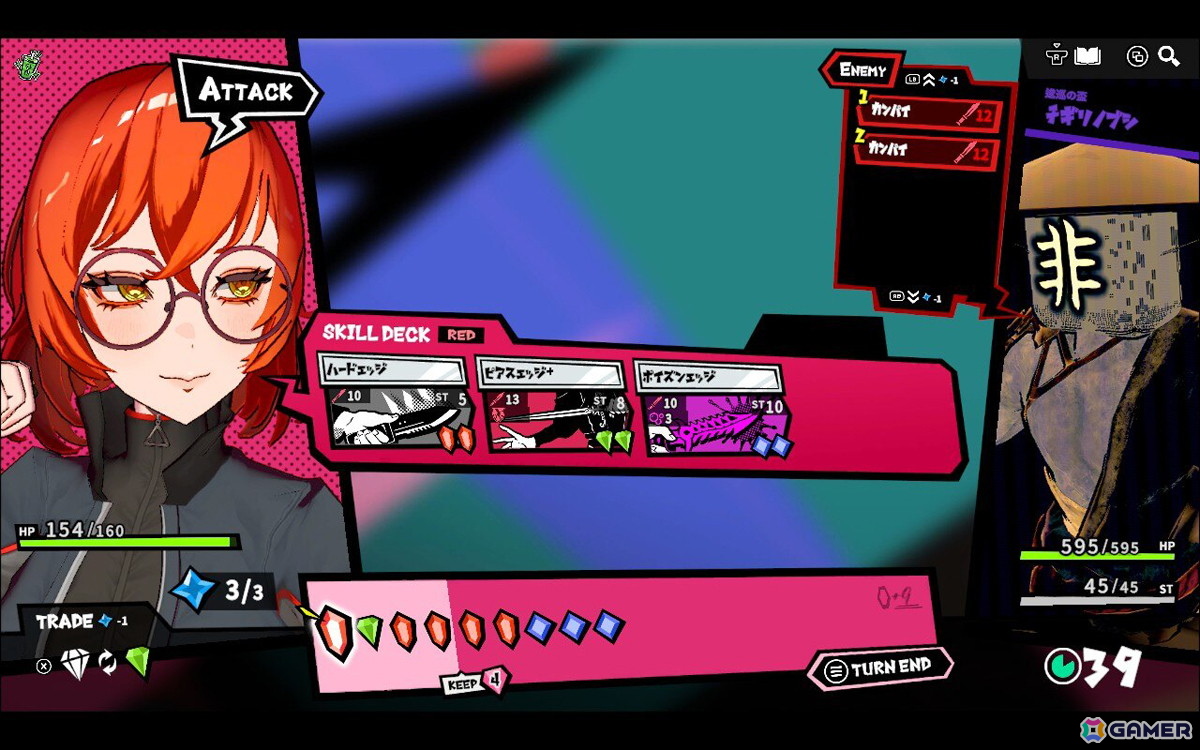Open the book glossary icon

(x=1087, y=56)
